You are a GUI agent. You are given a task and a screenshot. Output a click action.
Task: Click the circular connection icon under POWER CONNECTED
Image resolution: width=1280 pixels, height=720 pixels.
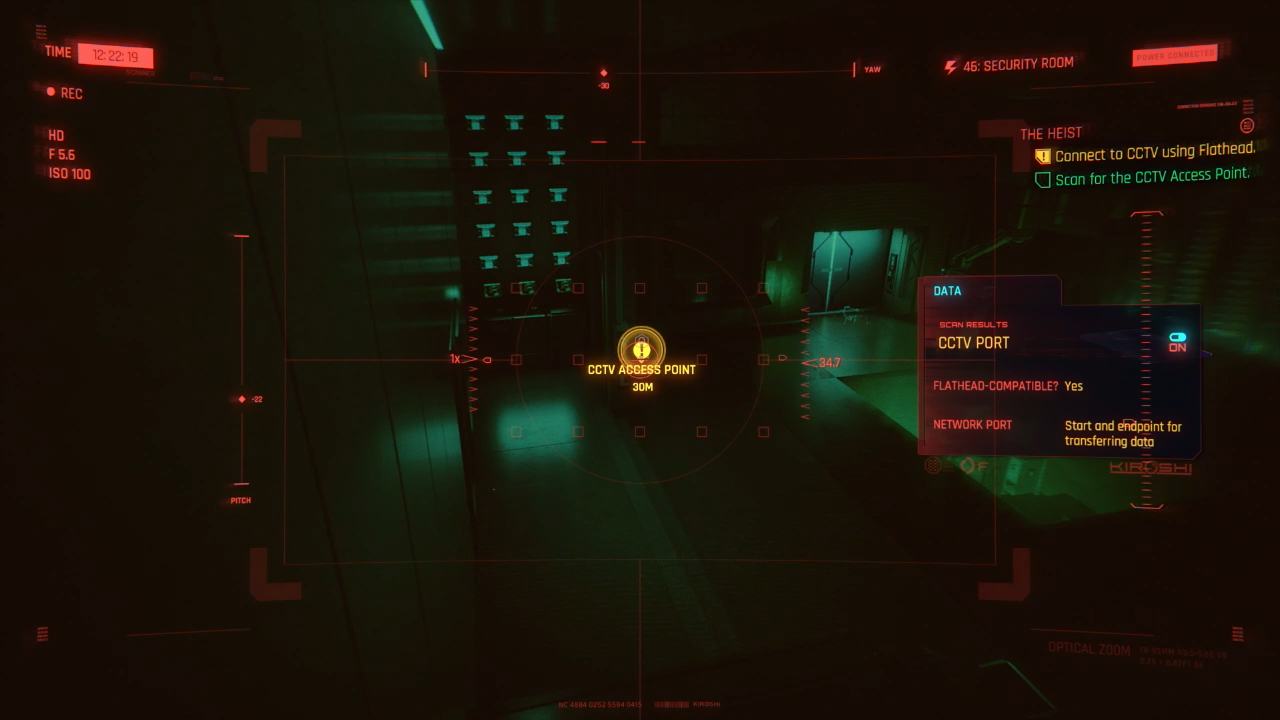coord(1246,126)
